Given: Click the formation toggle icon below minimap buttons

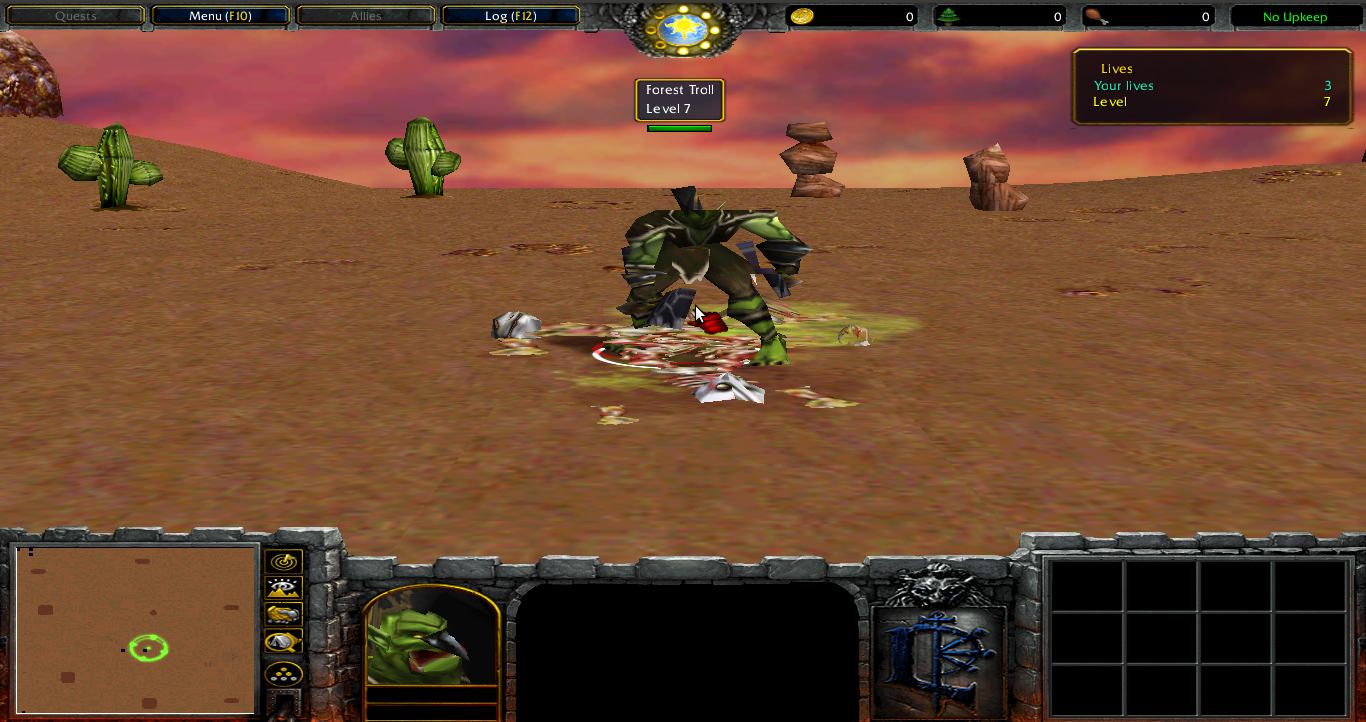Looking at the screenshot, I should (x=283, y=674).
